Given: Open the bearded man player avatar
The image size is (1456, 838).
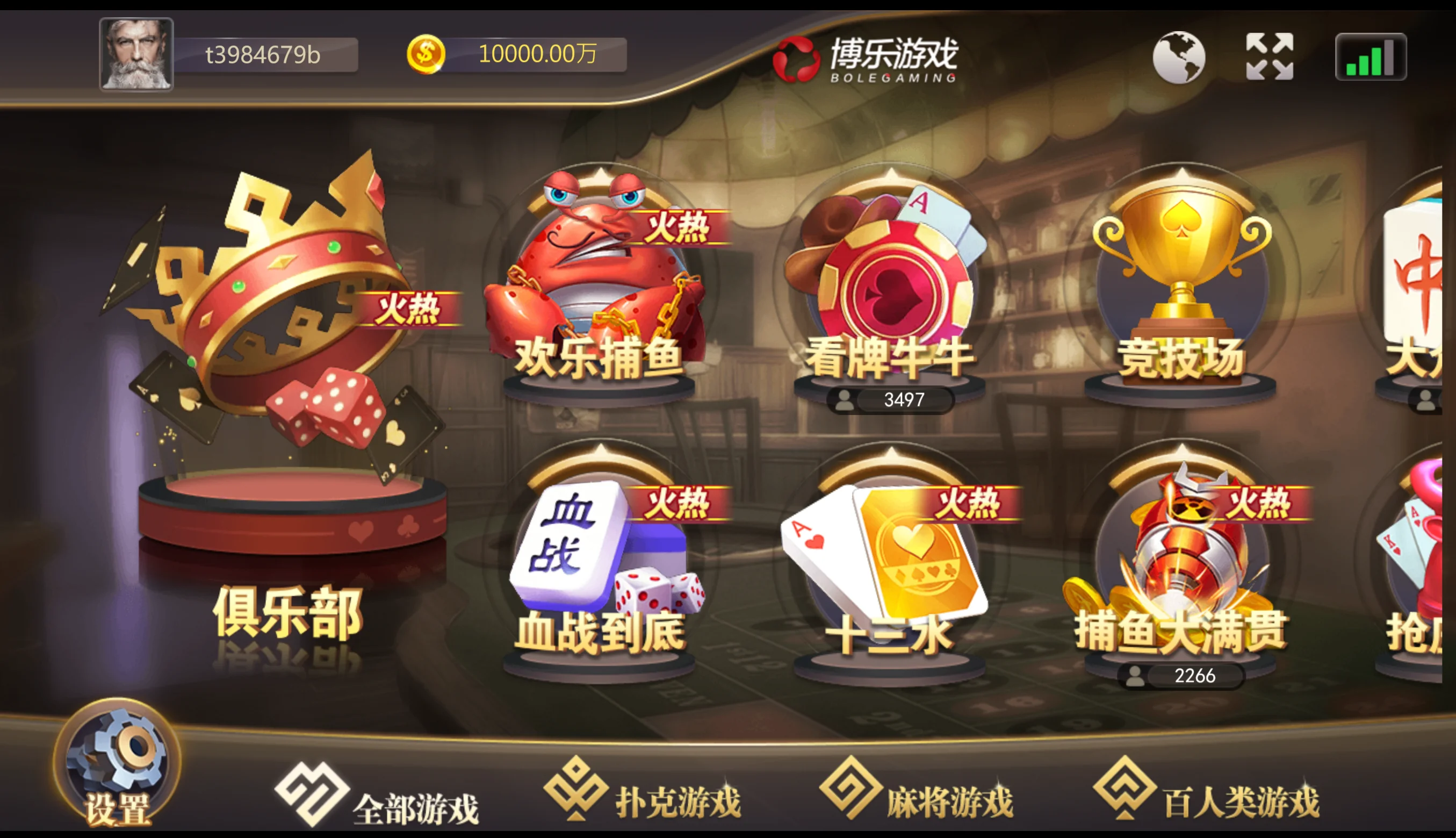Looking at the screenshot, I should click(x=136, y=55).
